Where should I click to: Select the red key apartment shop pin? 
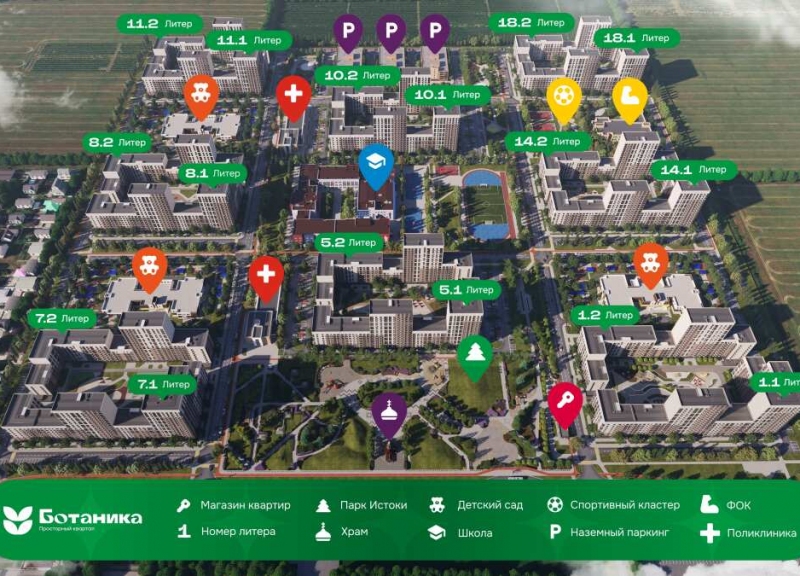(565, 401)
